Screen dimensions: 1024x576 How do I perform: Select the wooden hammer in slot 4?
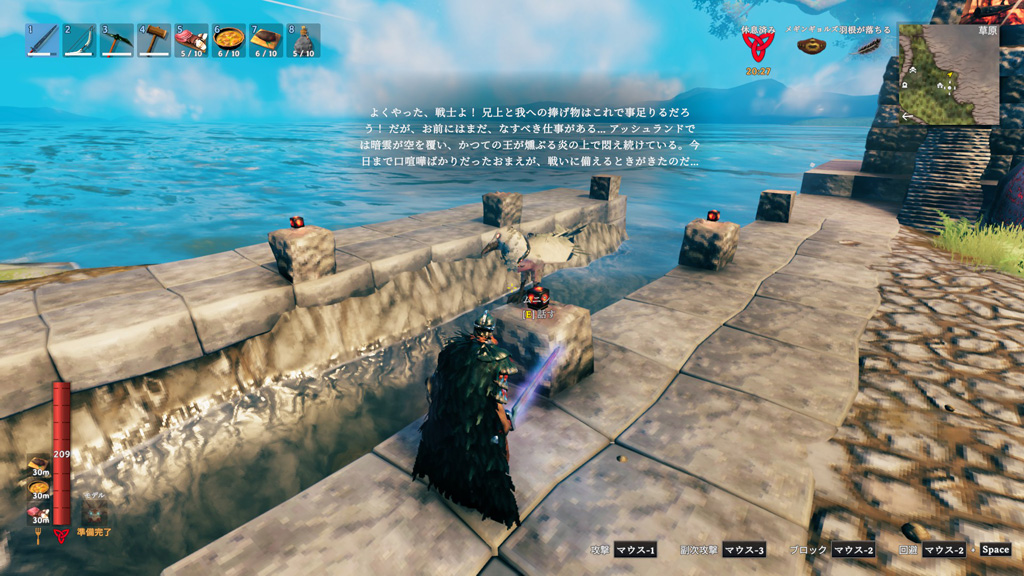tap(153, 40)
